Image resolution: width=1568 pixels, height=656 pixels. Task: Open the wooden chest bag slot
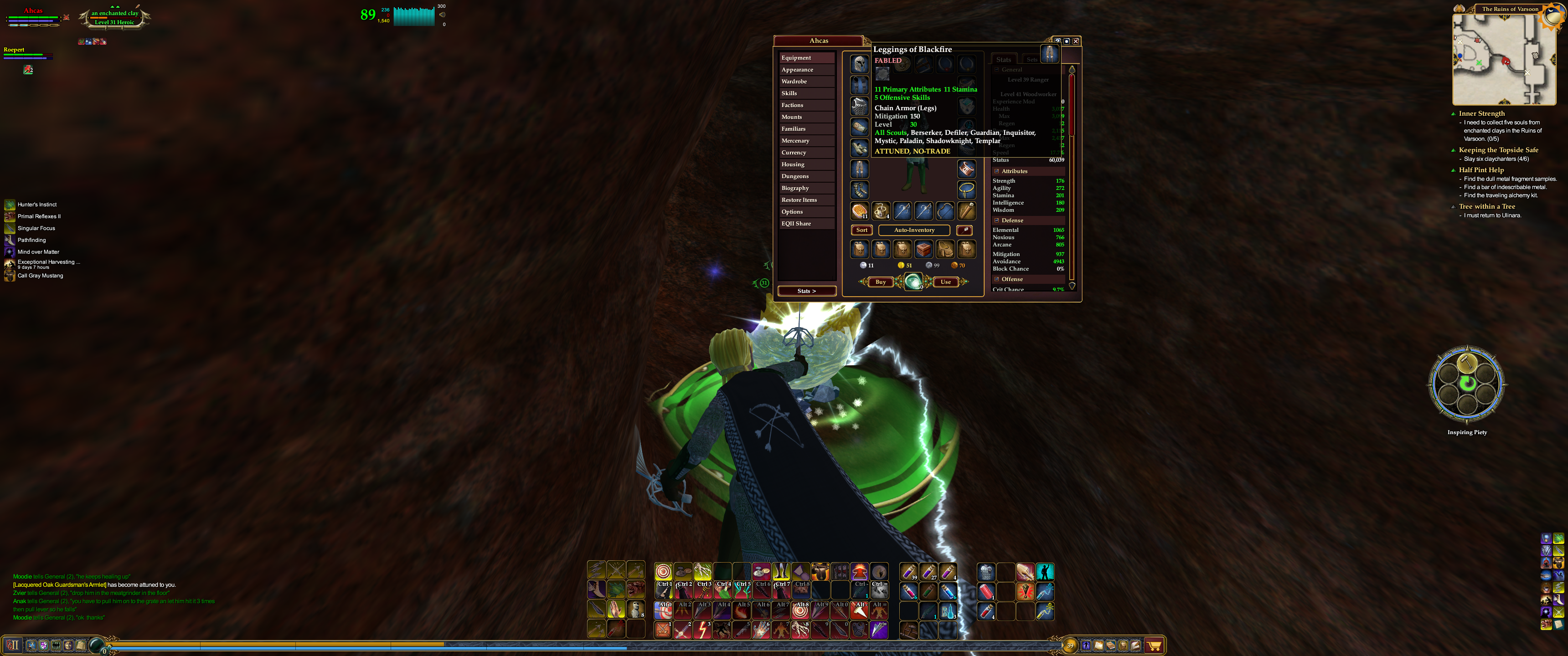(x=924, y=249)
